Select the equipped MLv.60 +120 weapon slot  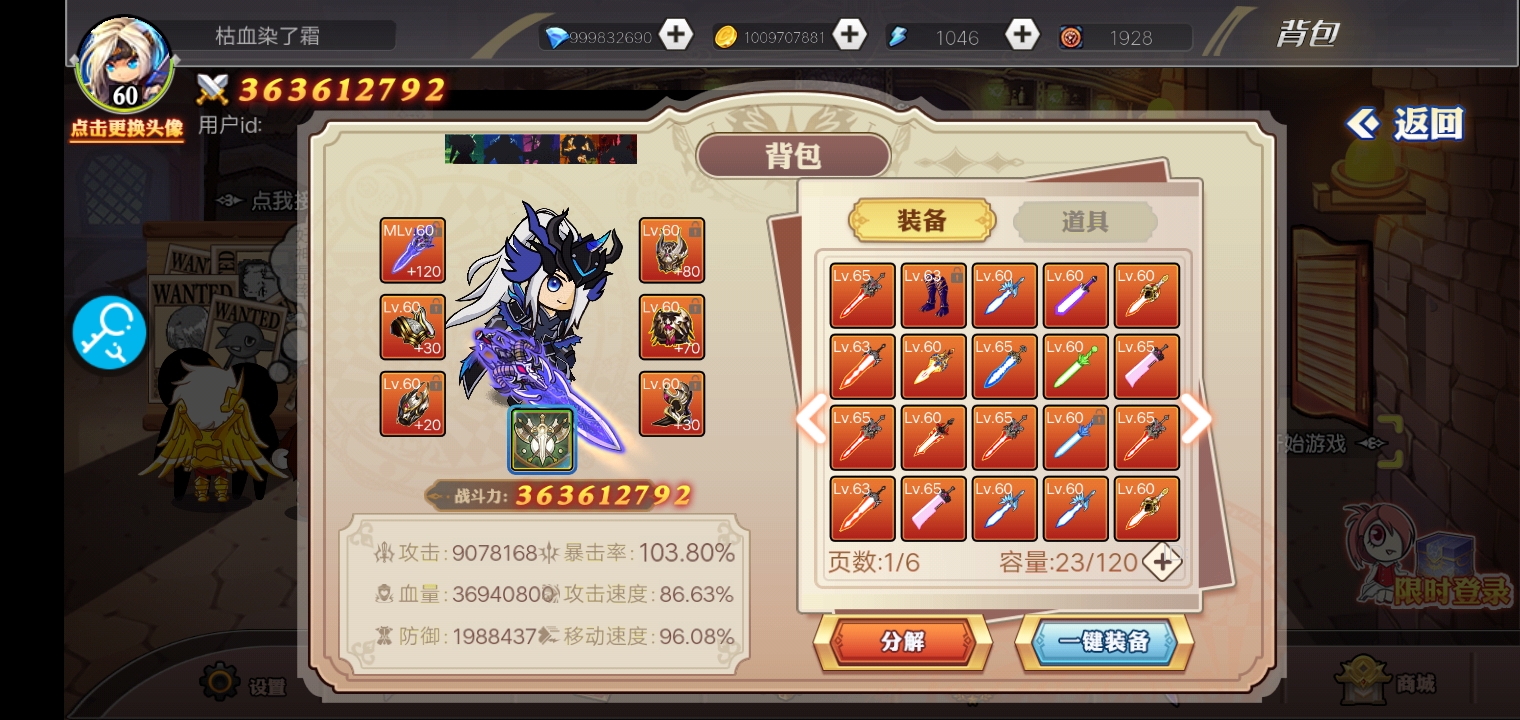[412, 251]
